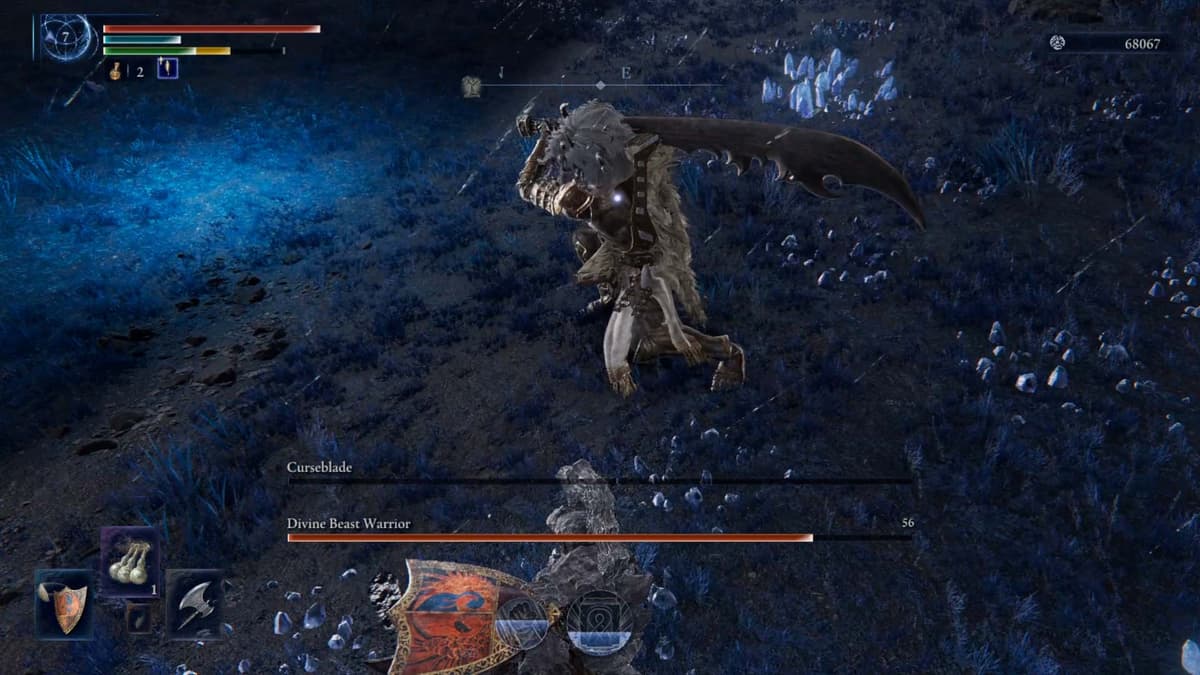Activate the fist character skill icon
The image size is (1200, 675).
click(522, 621)
